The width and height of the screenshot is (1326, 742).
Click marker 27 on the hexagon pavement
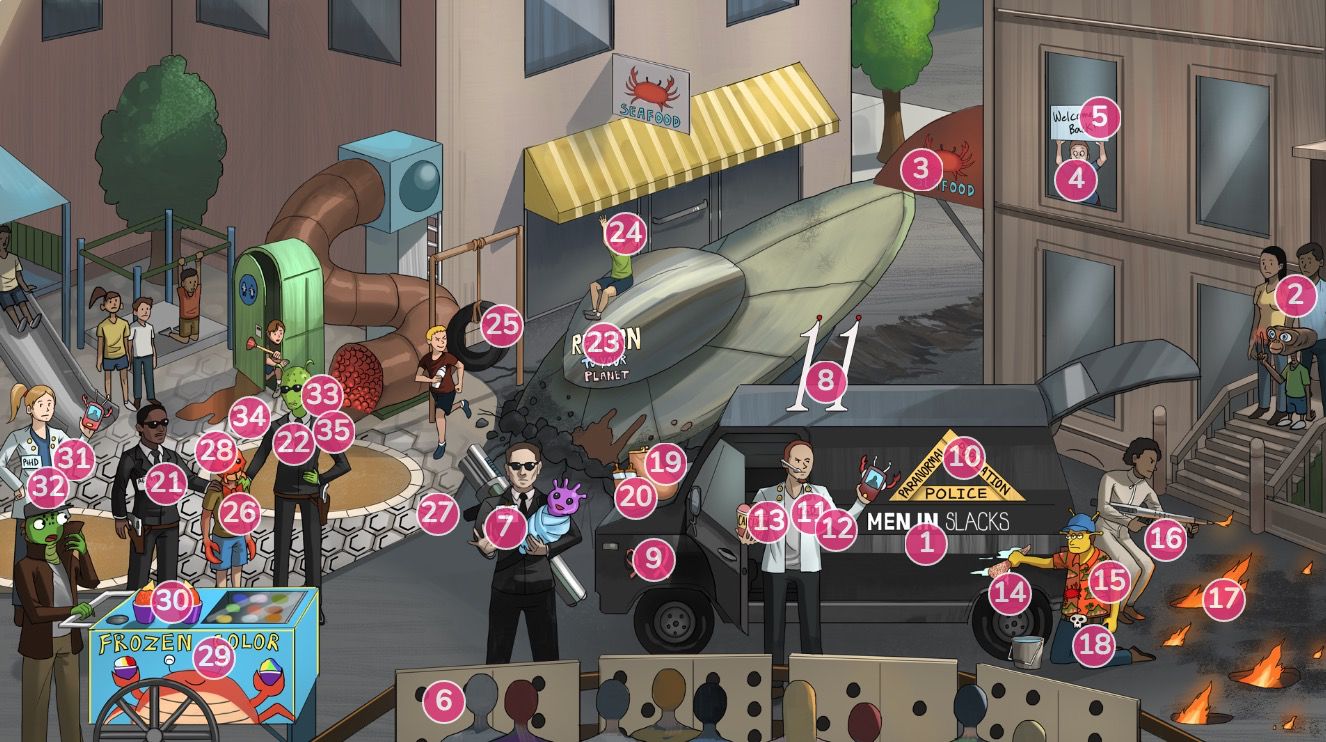[x=438, y=514]
